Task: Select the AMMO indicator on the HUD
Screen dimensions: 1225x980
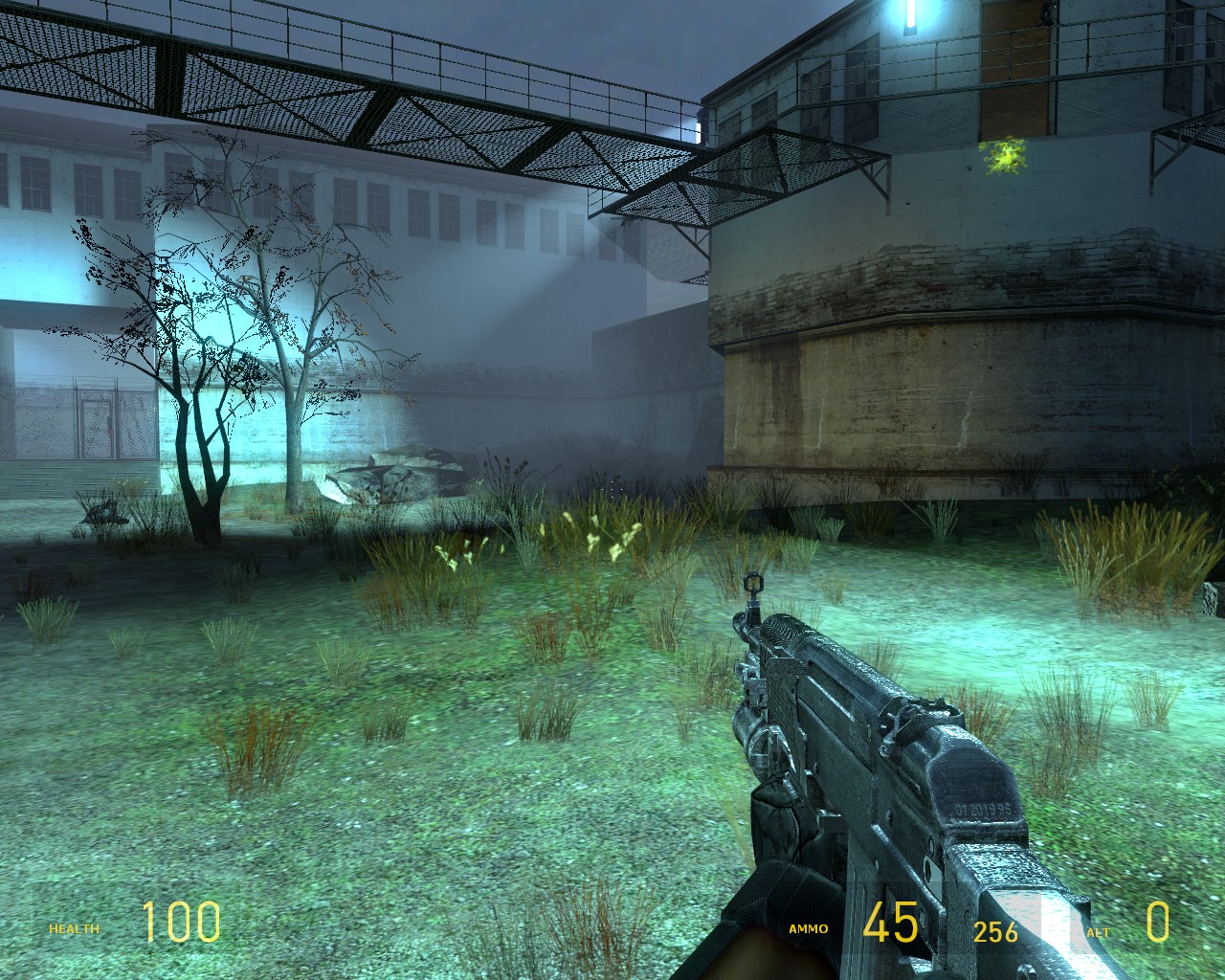Action: [x=807, y=927]
